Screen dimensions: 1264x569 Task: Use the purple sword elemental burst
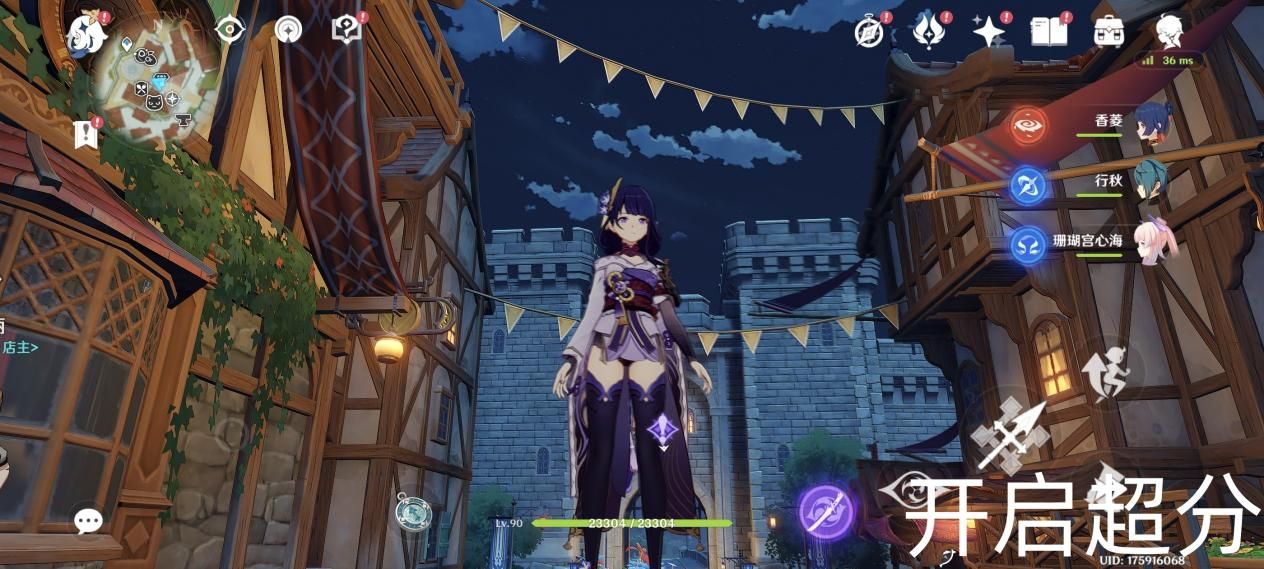(825, 510)
